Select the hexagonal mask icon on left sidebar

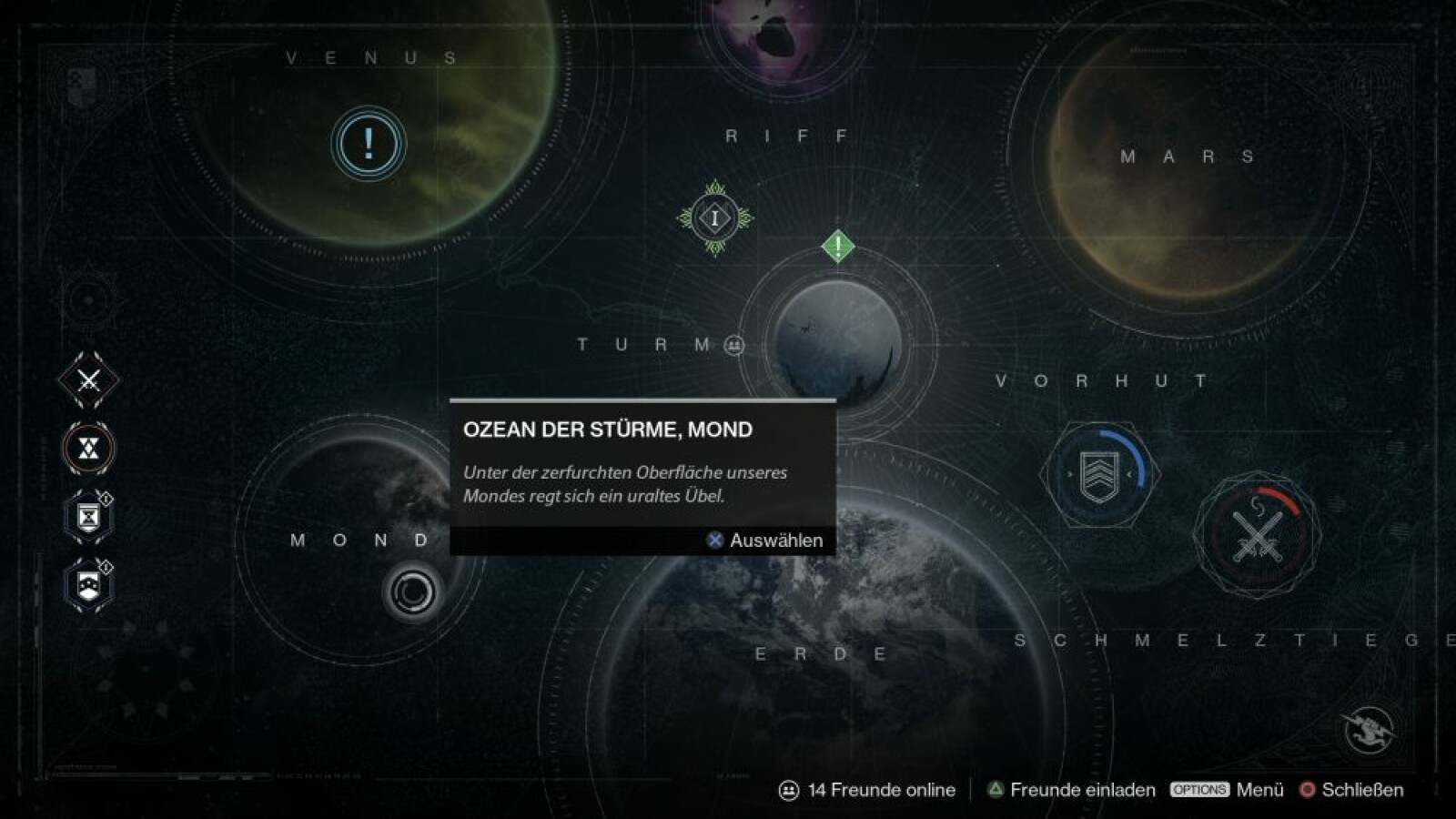tap(88, 585)
